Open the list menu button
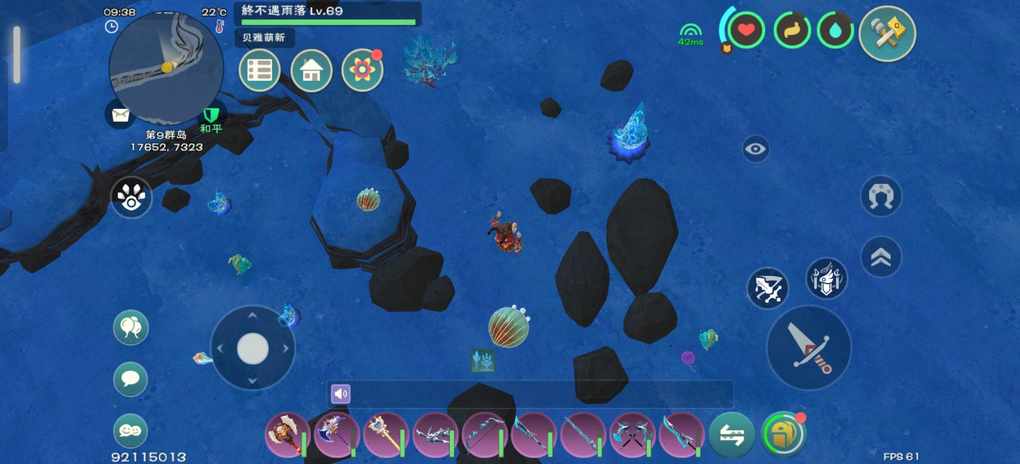1020x464 pixels. pyautogui.click(x=260, y=71)
